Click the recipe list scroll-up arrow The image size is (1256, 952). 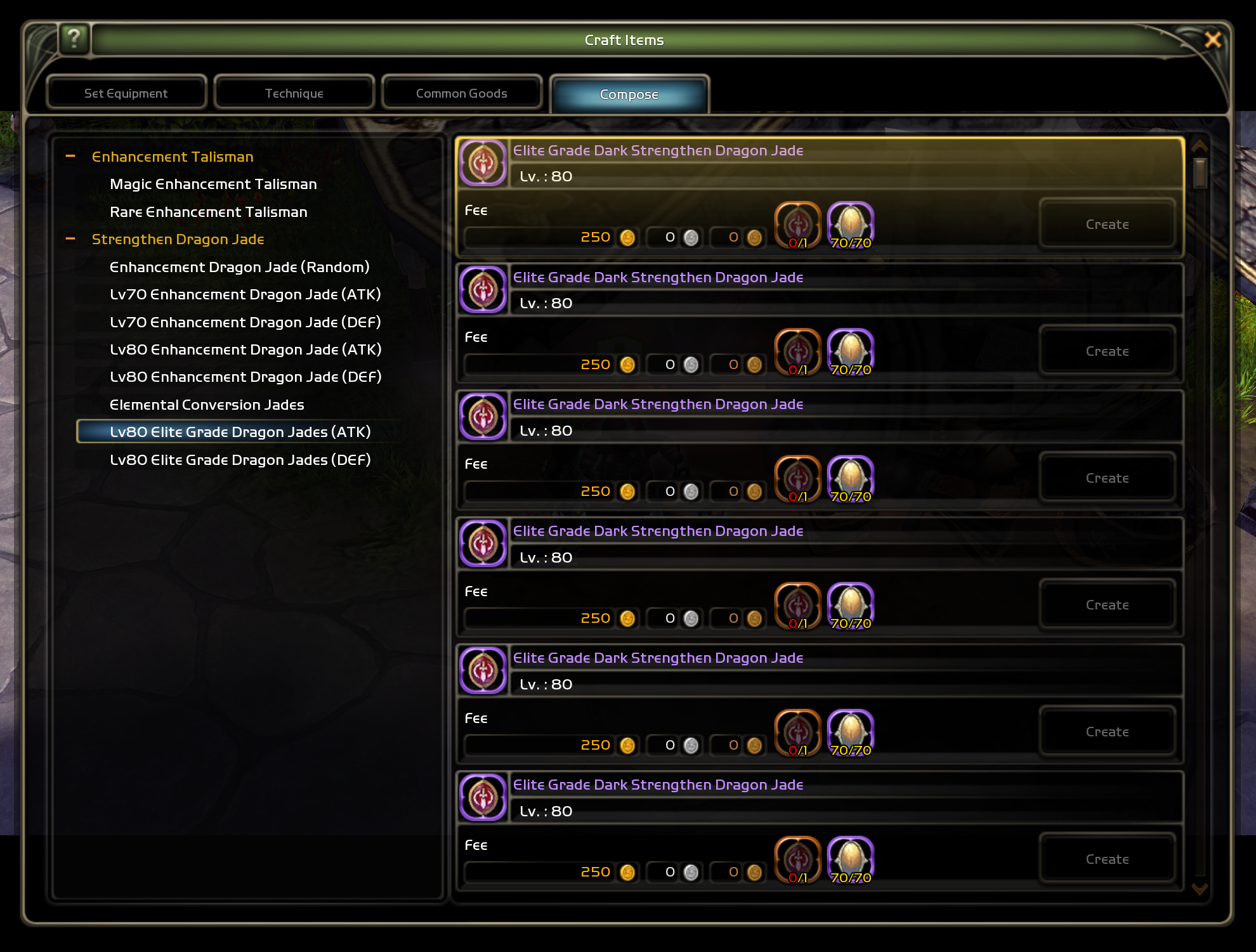pyautogui.click(x=1199, y=145)
